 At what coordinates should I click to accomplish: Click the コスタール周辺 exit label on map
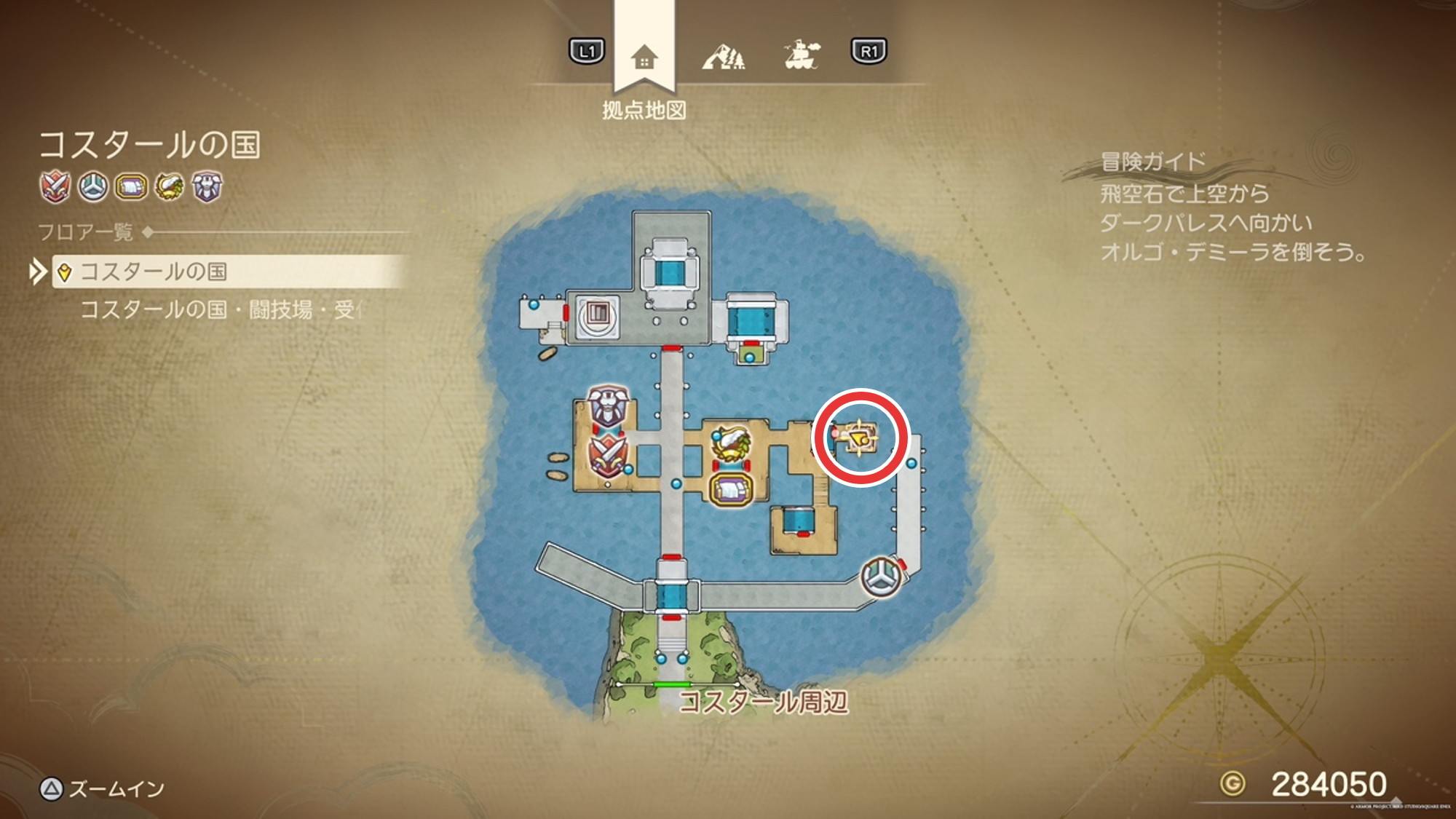coord(763,703)
